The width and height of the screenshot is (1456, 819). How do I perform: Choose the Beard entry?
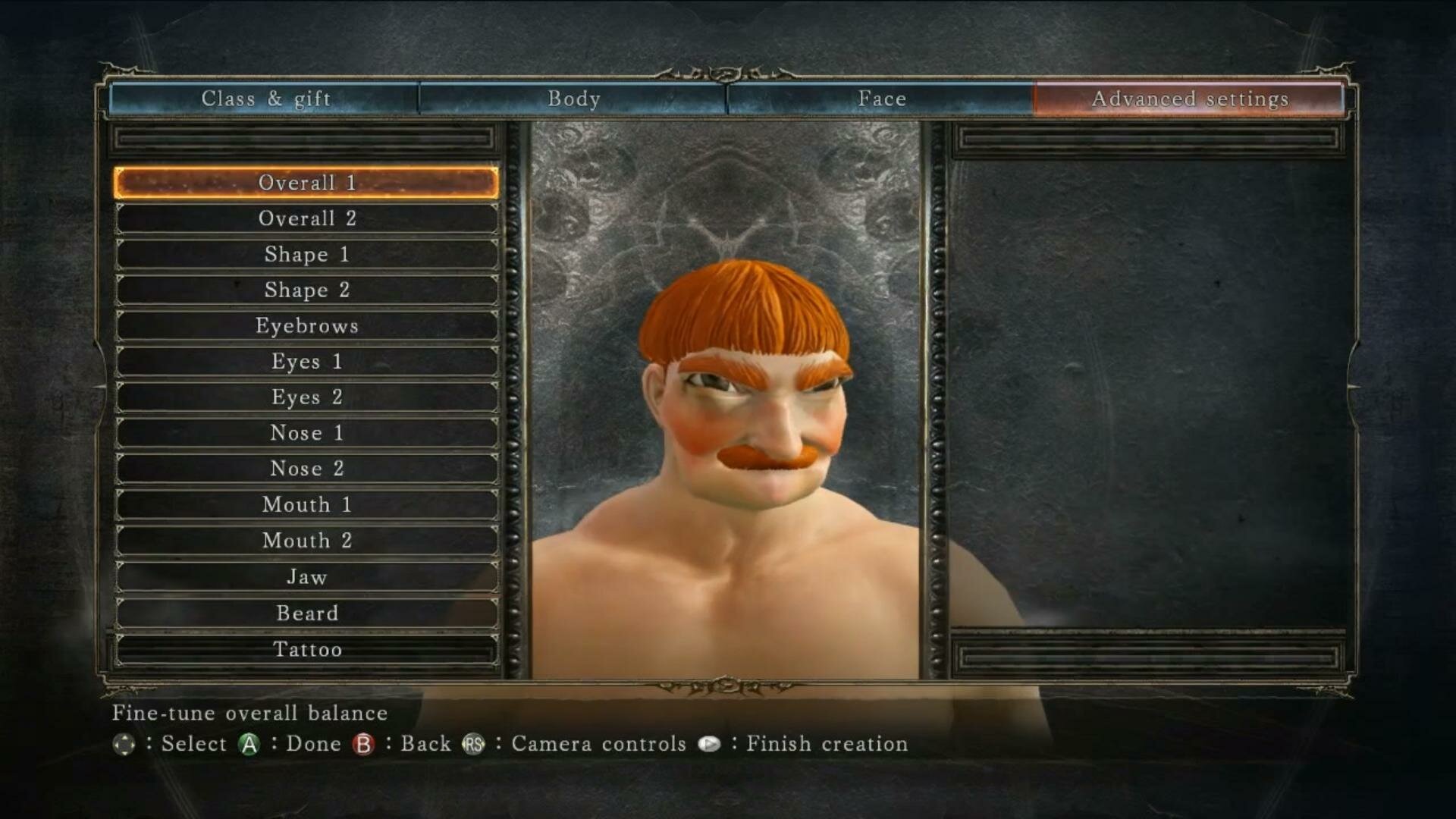click(307, 613)
